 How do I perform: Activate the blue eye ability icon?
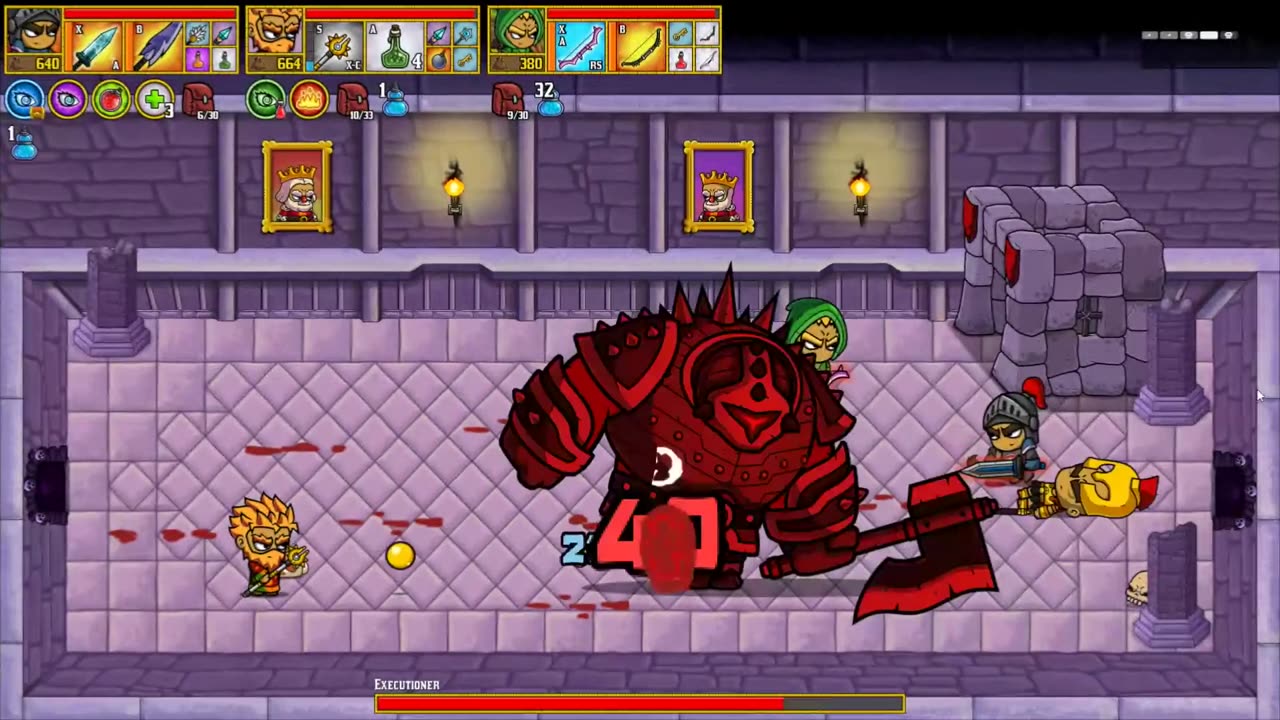(x=24, y=100)
